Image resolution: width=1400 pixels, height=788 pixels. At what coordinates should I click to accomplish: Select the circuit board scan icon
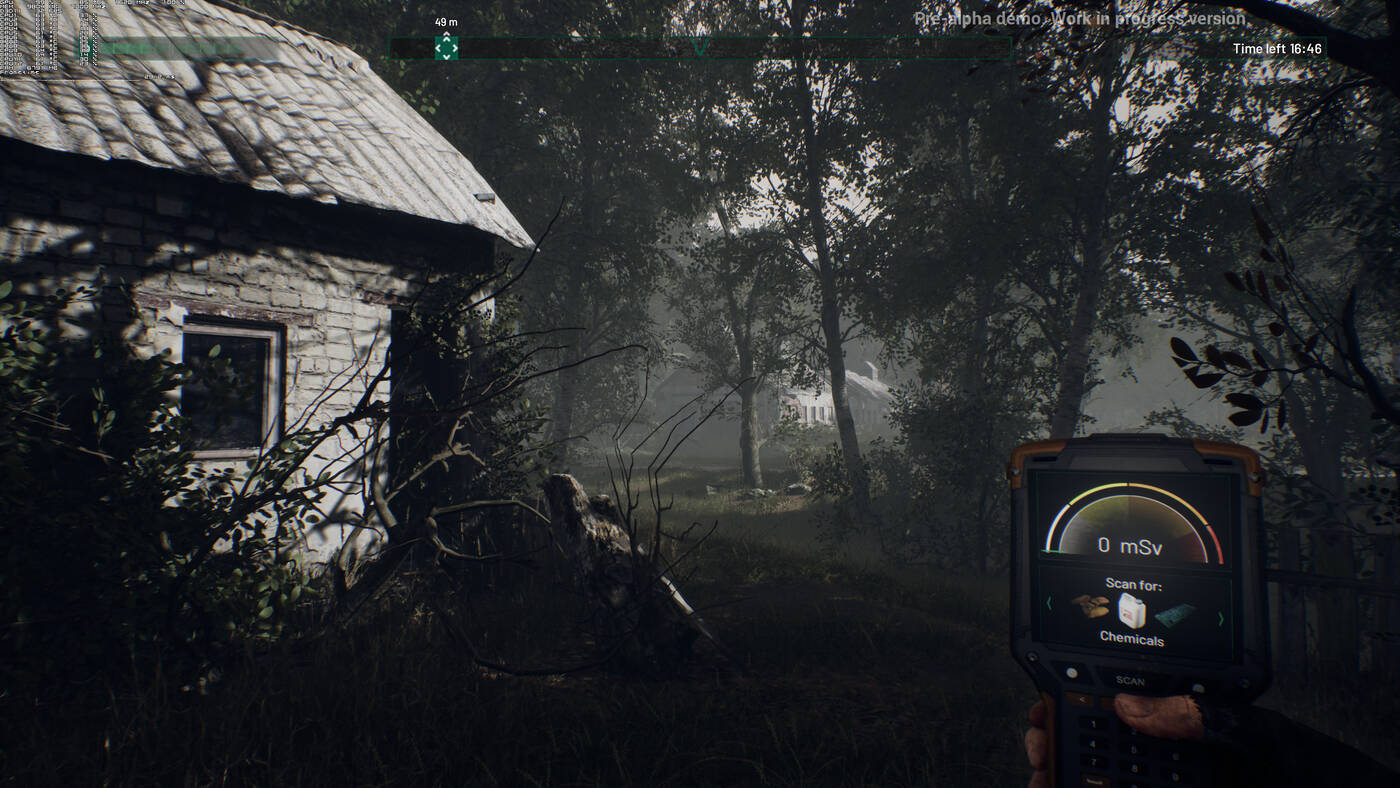point(1172,615)
